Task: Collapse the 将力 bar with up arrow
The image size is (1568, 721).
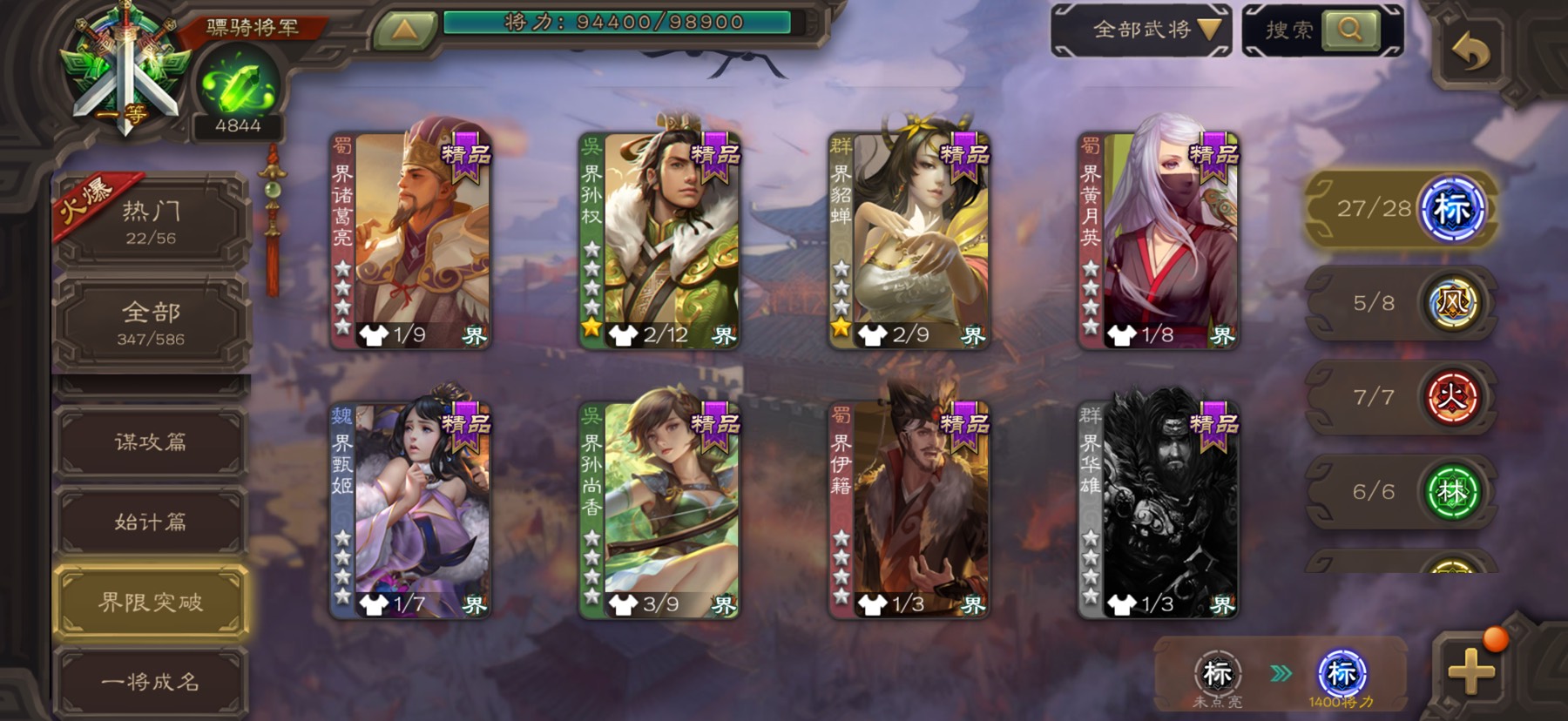Action: pyautogui.click(x=404, y=30)
